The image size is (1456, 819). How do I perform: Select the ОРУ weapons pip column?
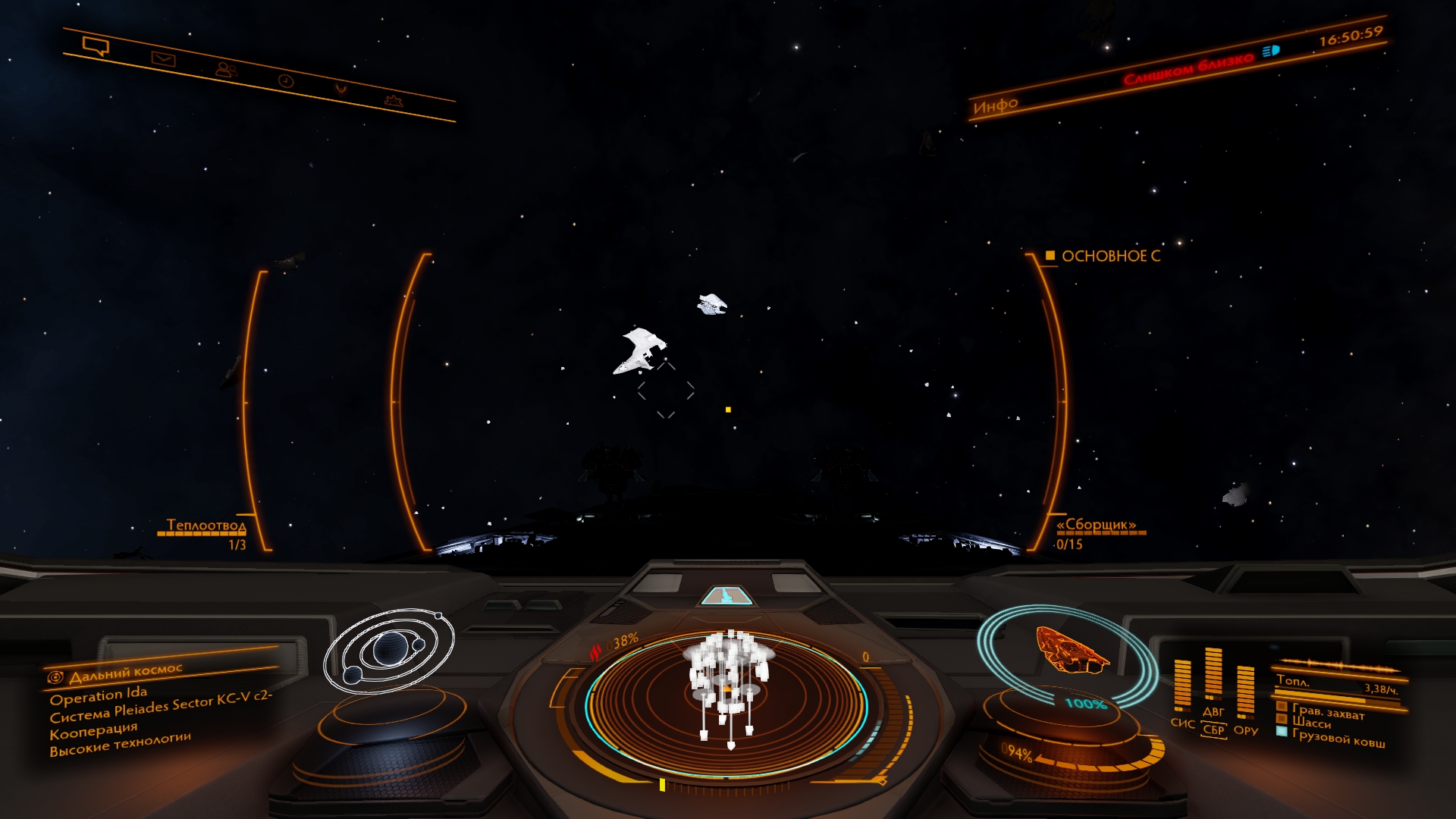click(x=1245, y=692)
